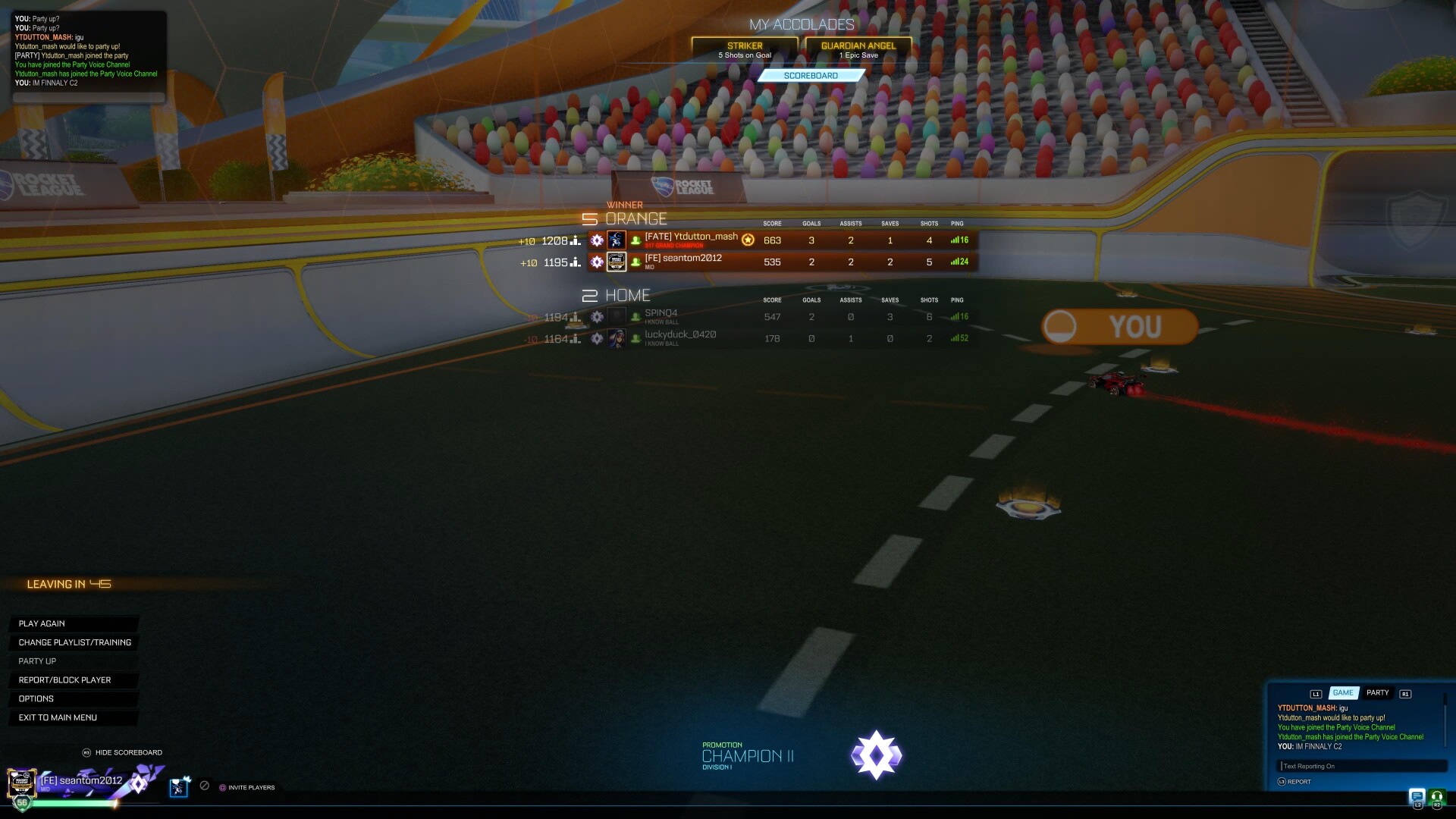Click the level 56 XP progress bar
The width and height of the screenshot is (1456, 819).
coord(76,804)
